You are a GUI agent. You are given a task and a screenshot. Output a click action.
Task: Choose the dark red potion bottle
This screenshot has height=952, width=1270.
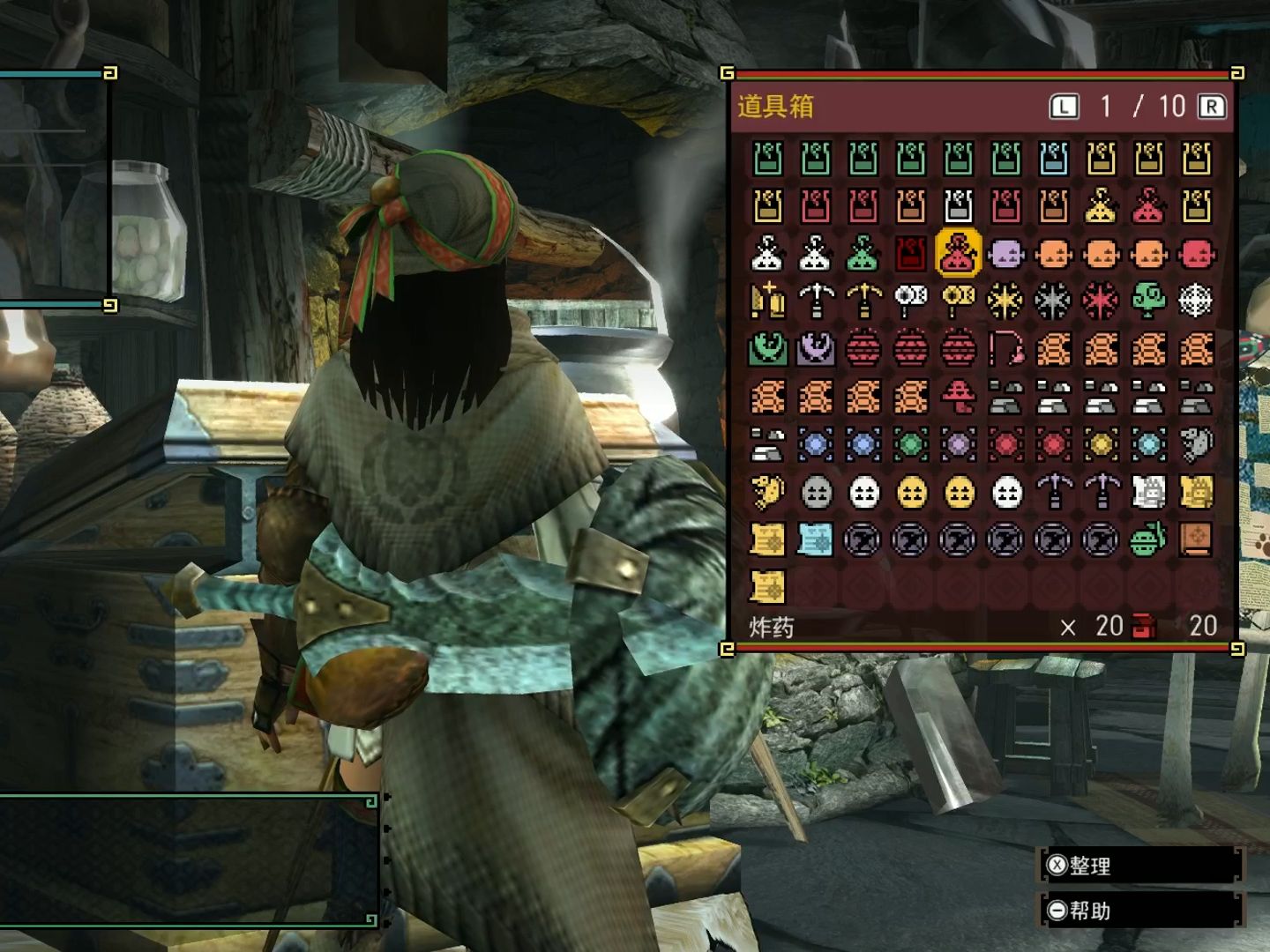(910, 254)
